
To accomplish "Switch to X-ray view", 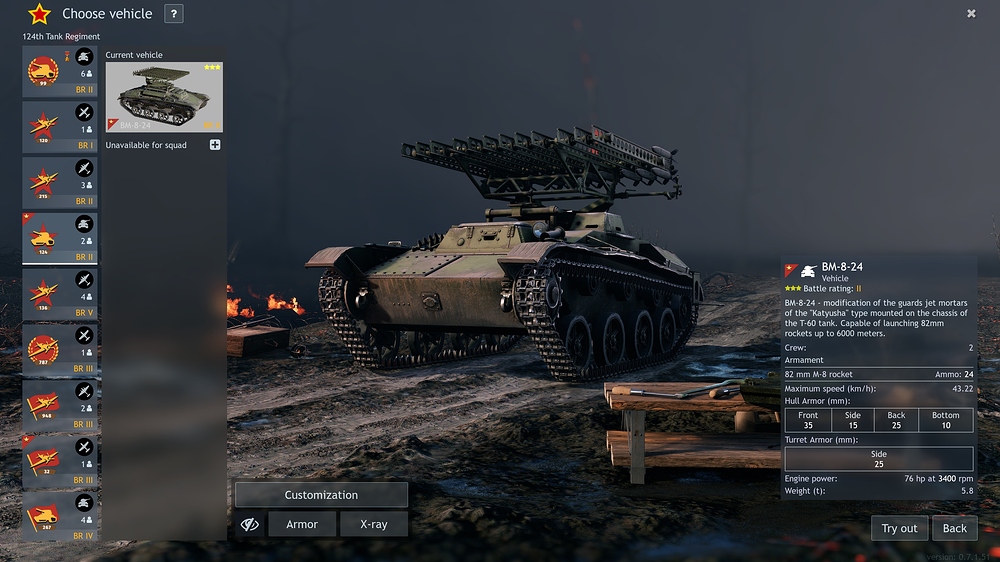I will [373, 524].
